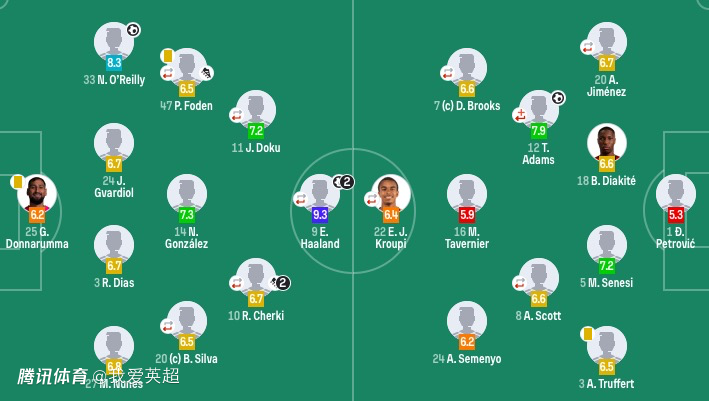Select captain D. Brooks in lineup

467,68
